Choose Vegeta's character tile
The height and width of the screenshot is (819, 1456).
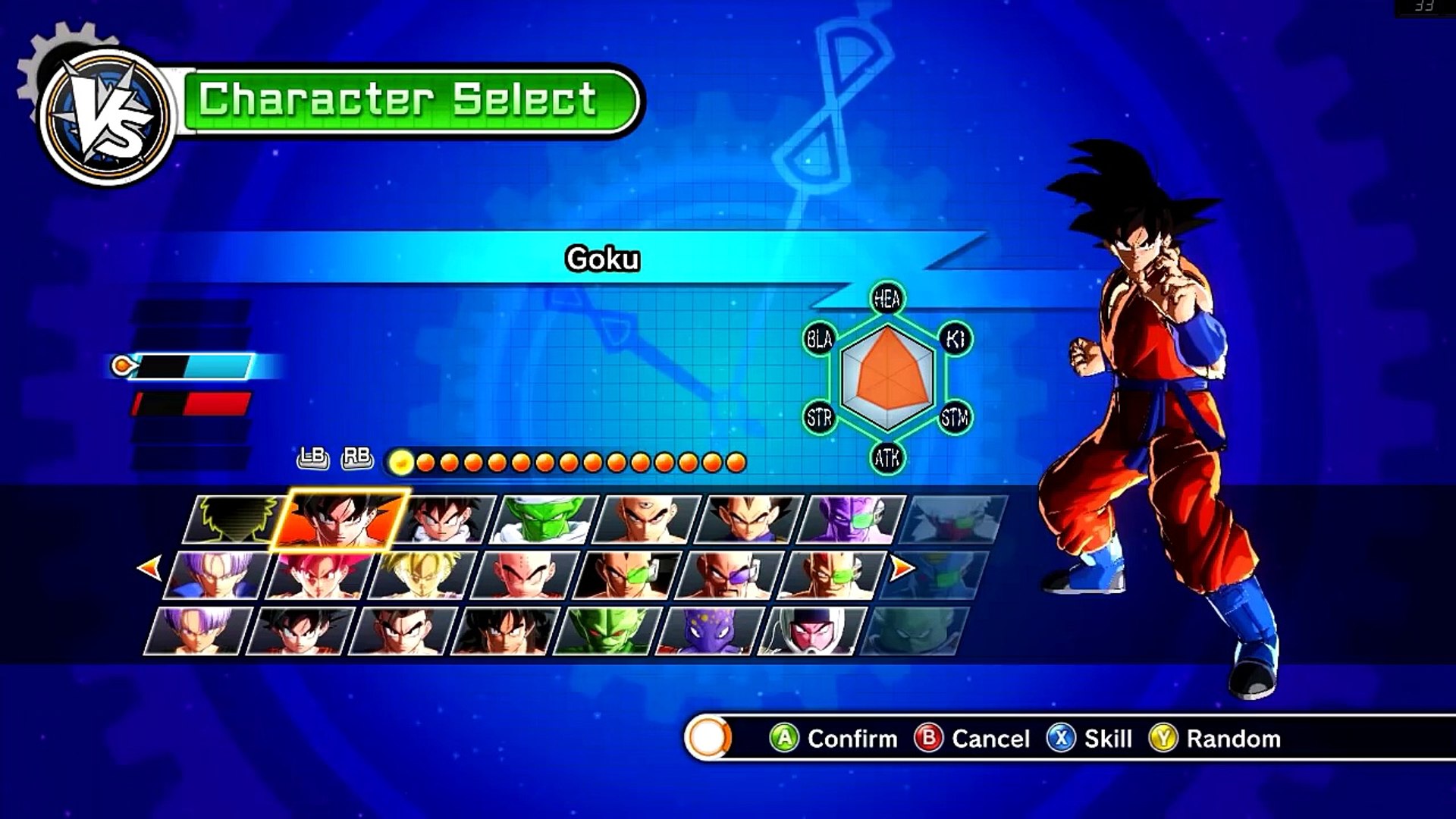tap(748, 519)
